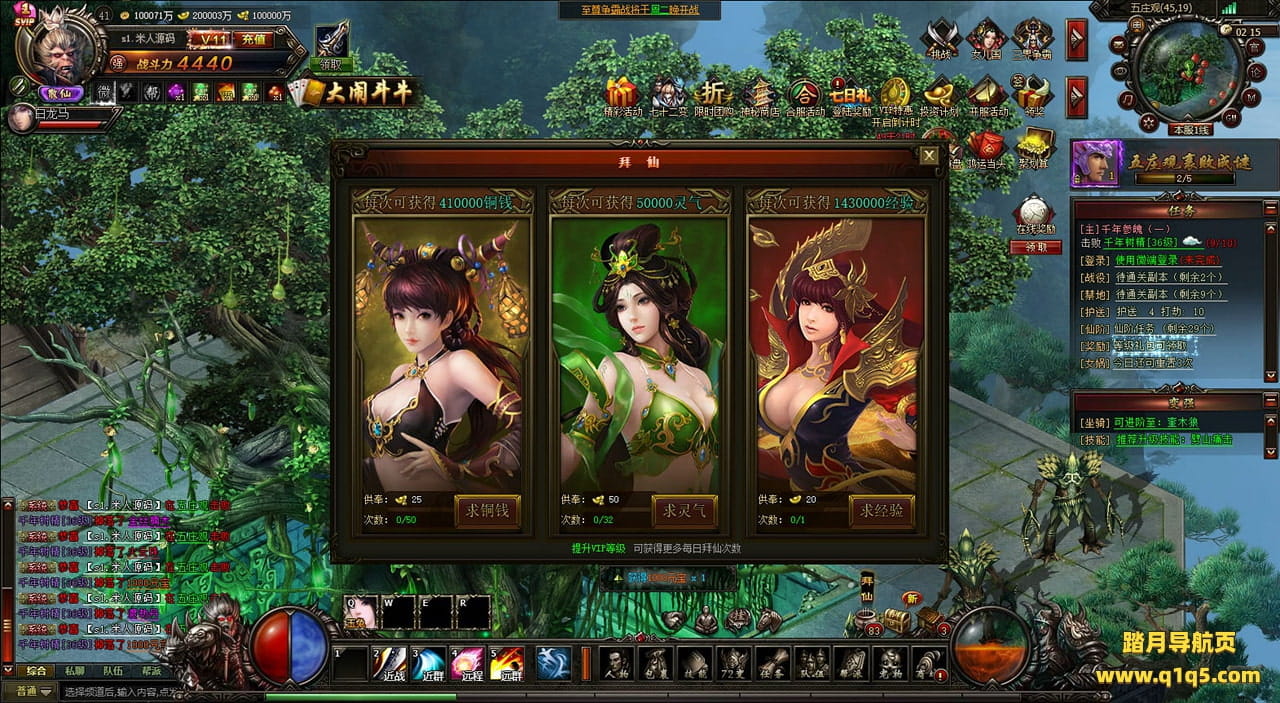Close the 拜仙 dialog window

click(929, 156)
